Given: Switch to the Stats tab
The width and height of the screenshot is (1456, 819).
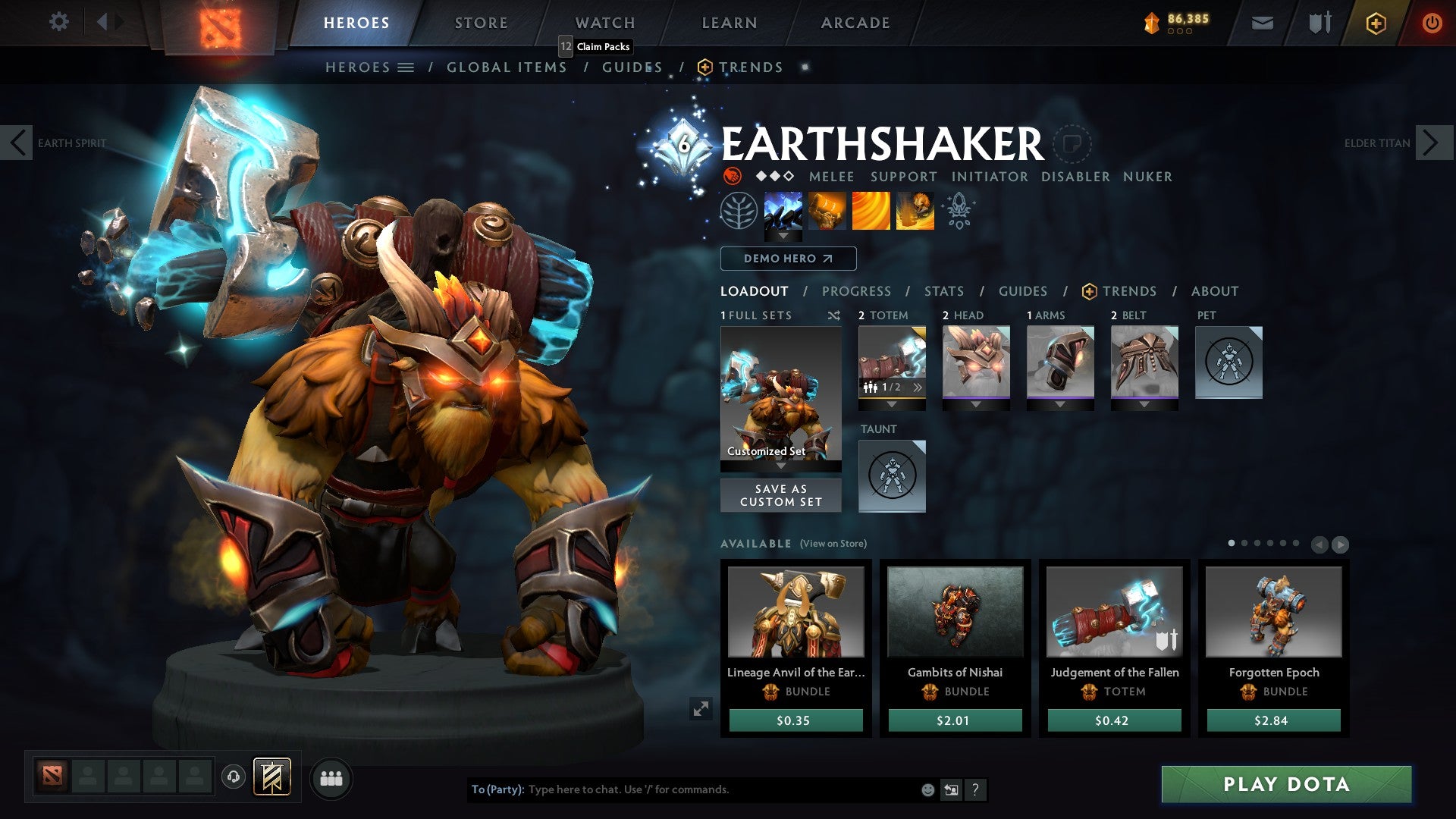Looking at the screenshot, I should point(943,291).
